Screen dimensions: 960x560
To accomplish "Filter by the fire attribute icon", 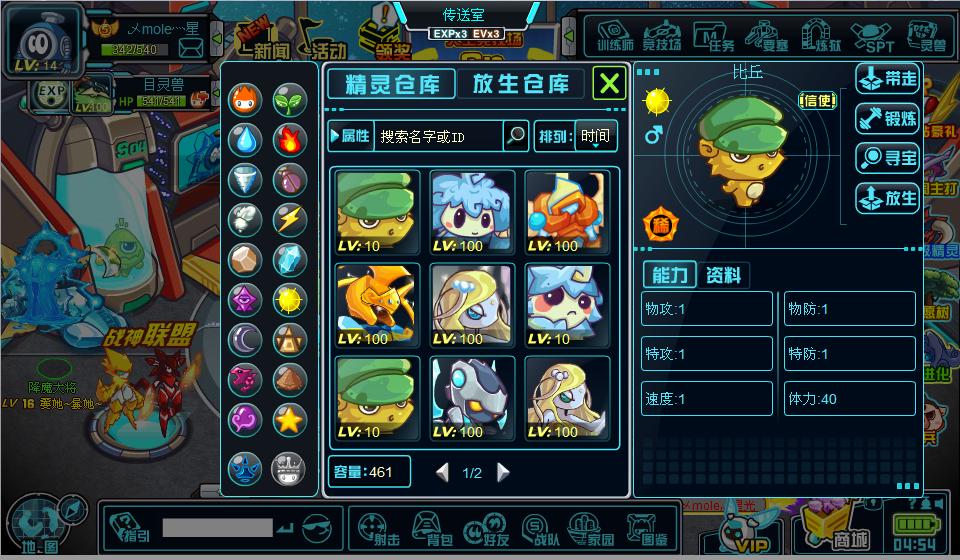I will pyautogui.click(x=289, y=139).
